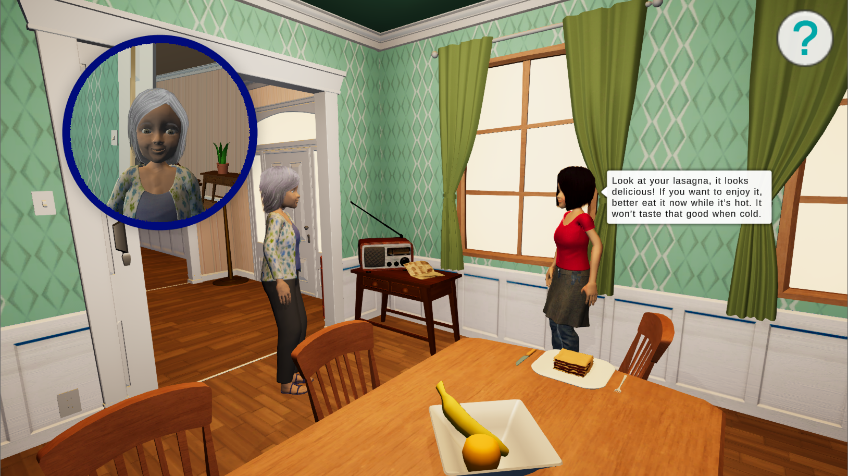Click the circular portrait of the elderly woman
This screenshot has height=476, width=848.
tap(160, 132)
